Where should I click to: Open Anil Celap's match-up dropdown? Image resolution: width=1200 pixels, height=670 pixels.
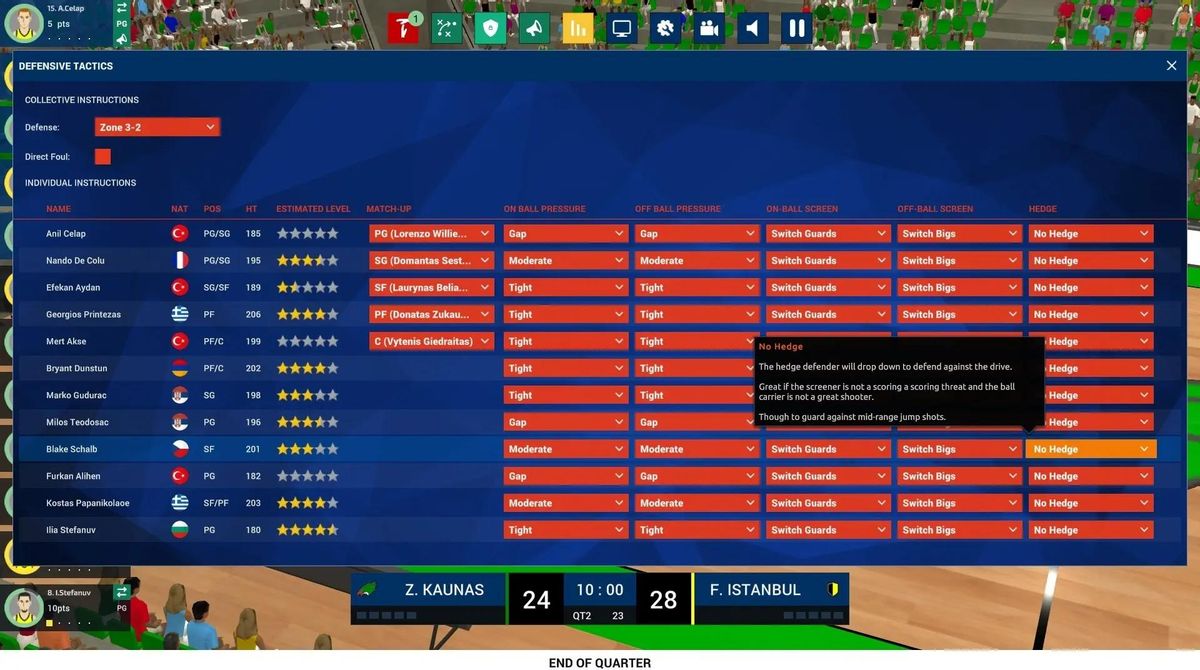[431, 234]
